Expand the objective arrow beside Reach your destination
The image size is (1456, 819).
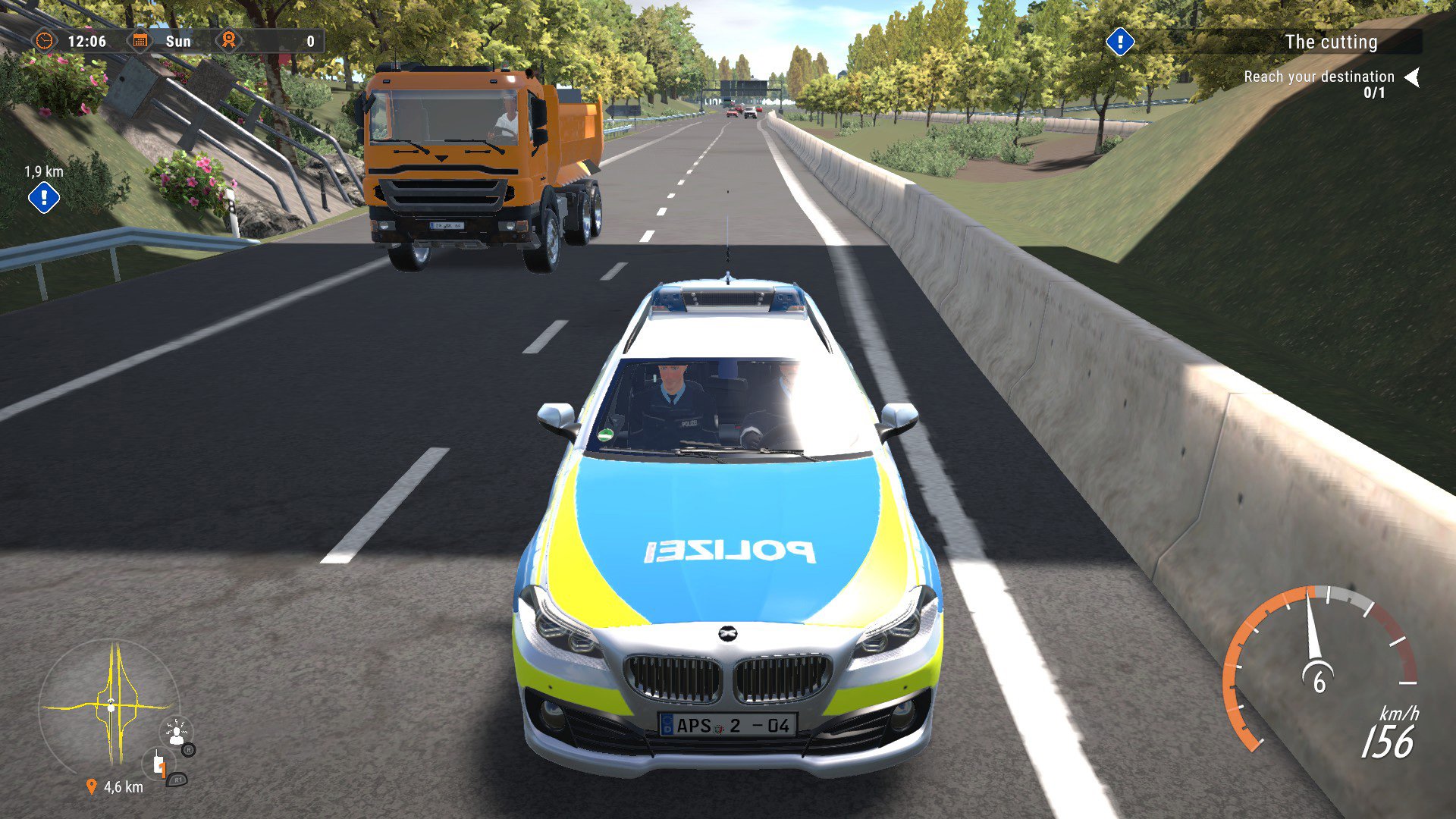click(x=1413, y=76)
